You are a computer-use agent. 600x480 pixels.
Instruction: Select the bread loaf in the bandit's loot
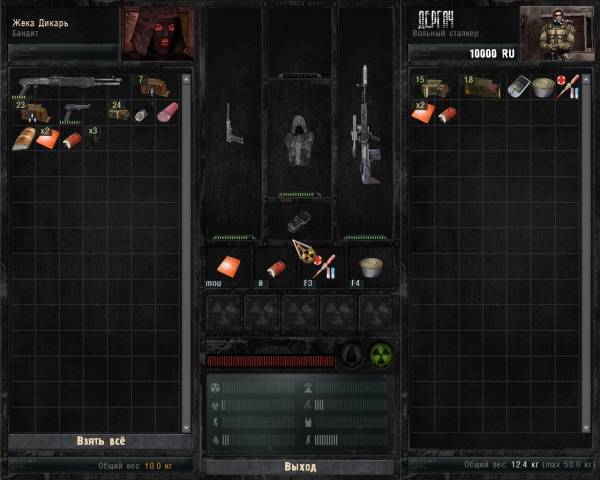tap(23, 138)
